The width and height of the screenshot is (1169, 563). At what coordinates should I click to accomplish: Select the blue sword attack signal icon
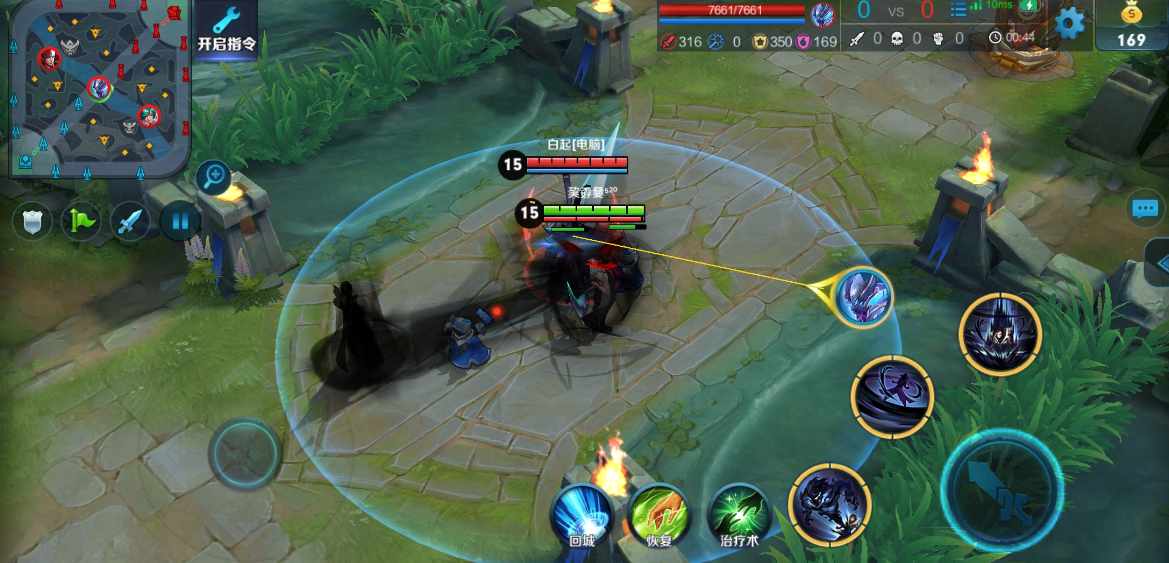[x=130, y=220]
